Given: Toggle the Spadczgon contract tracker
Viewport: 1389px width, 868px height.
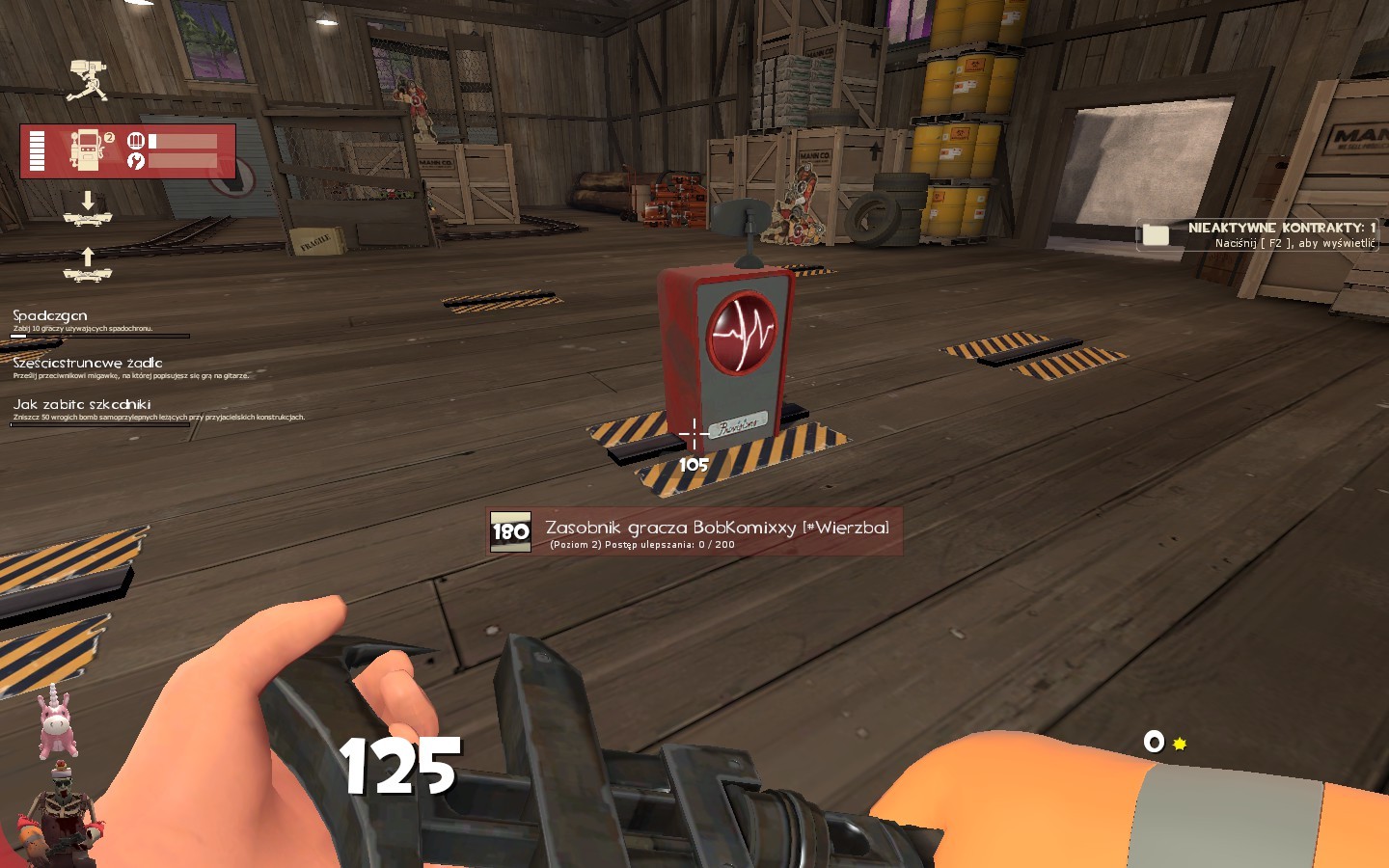Looking at the screenshot, I should click(x=48, y=315).
